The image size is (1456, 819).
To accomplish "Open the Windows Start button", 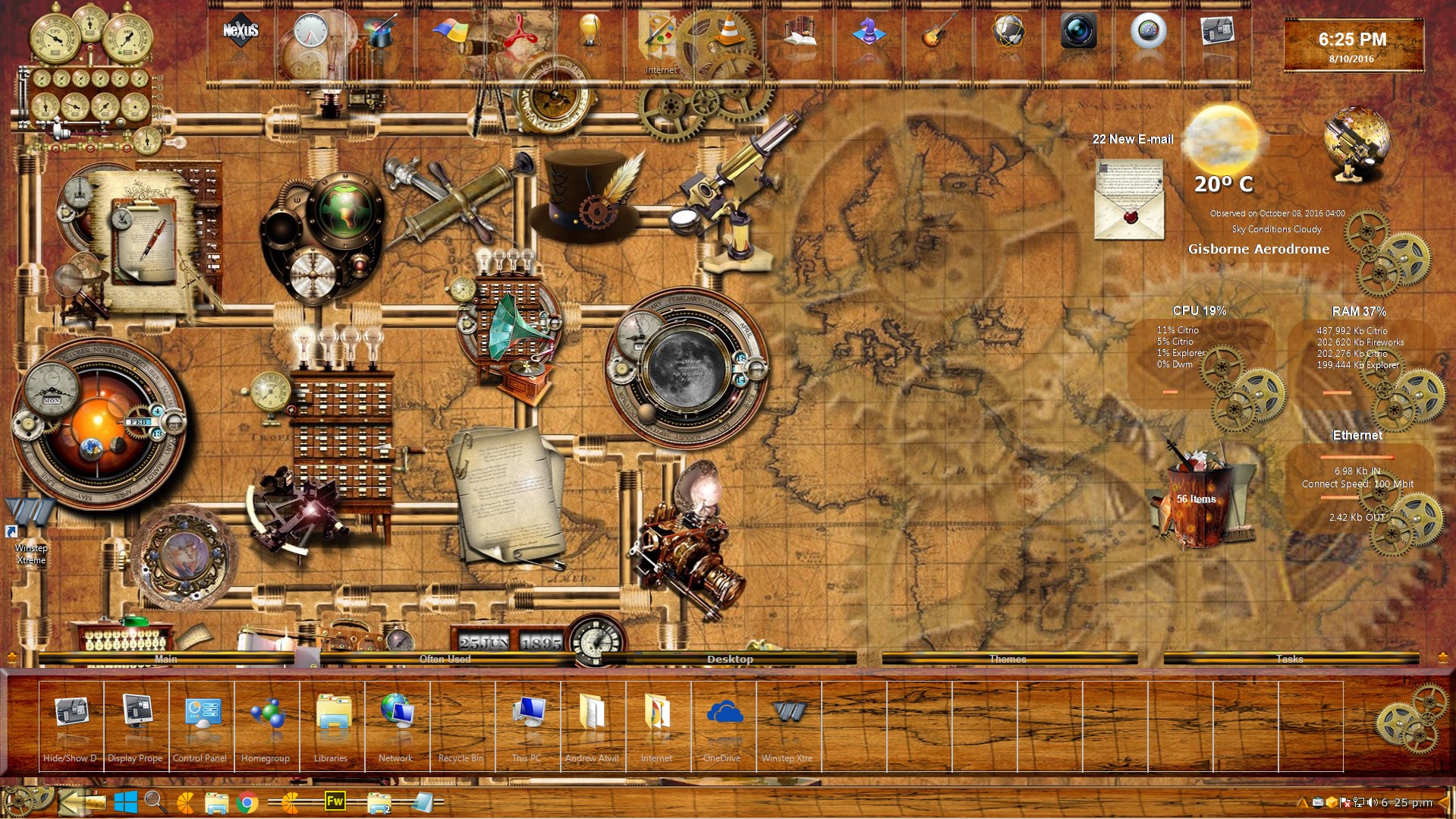I will pyautogui.click(x=126, y=802).
